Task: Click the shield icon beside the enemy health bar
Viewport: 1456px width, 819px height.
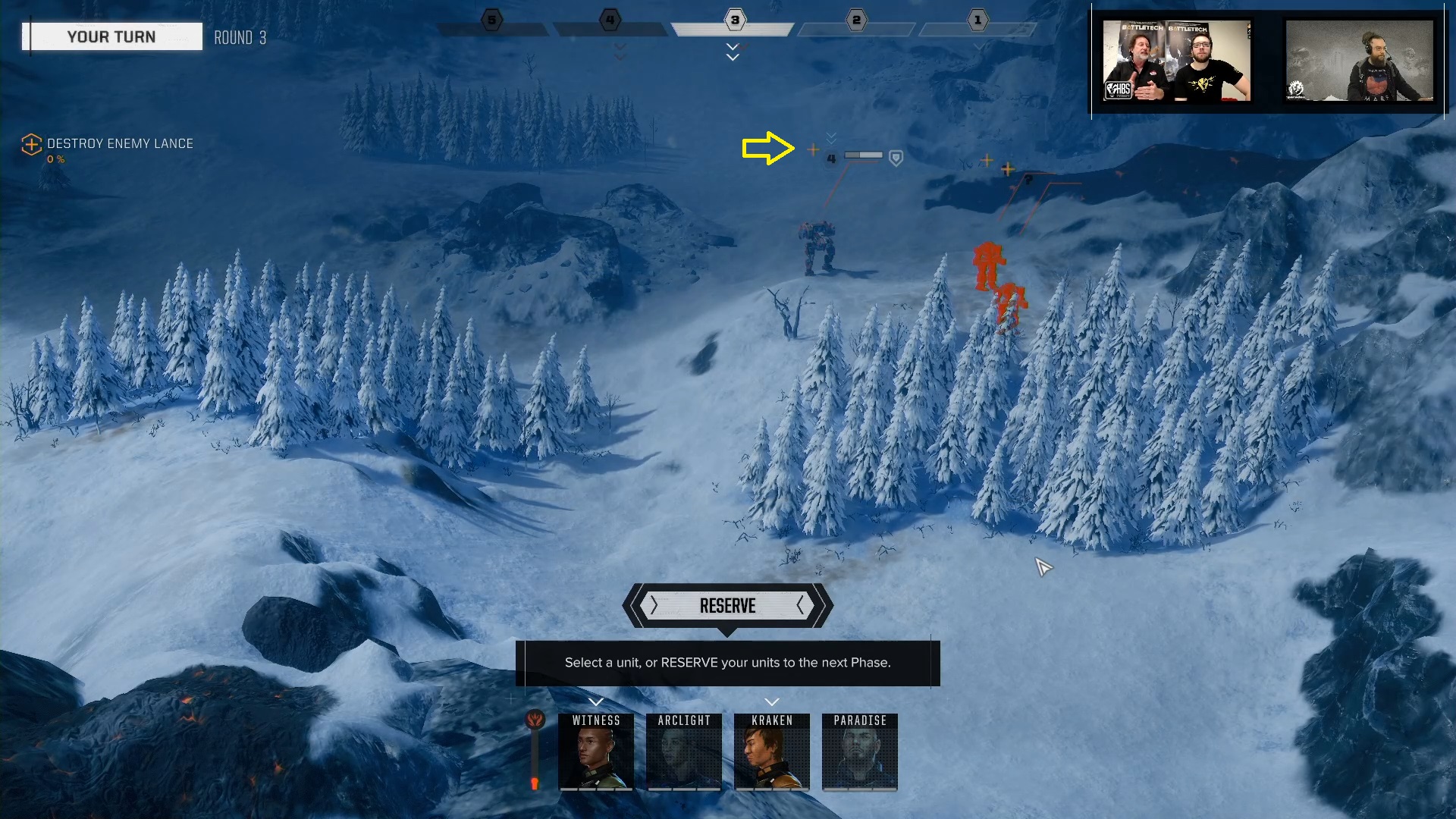Action: point(895,158)
